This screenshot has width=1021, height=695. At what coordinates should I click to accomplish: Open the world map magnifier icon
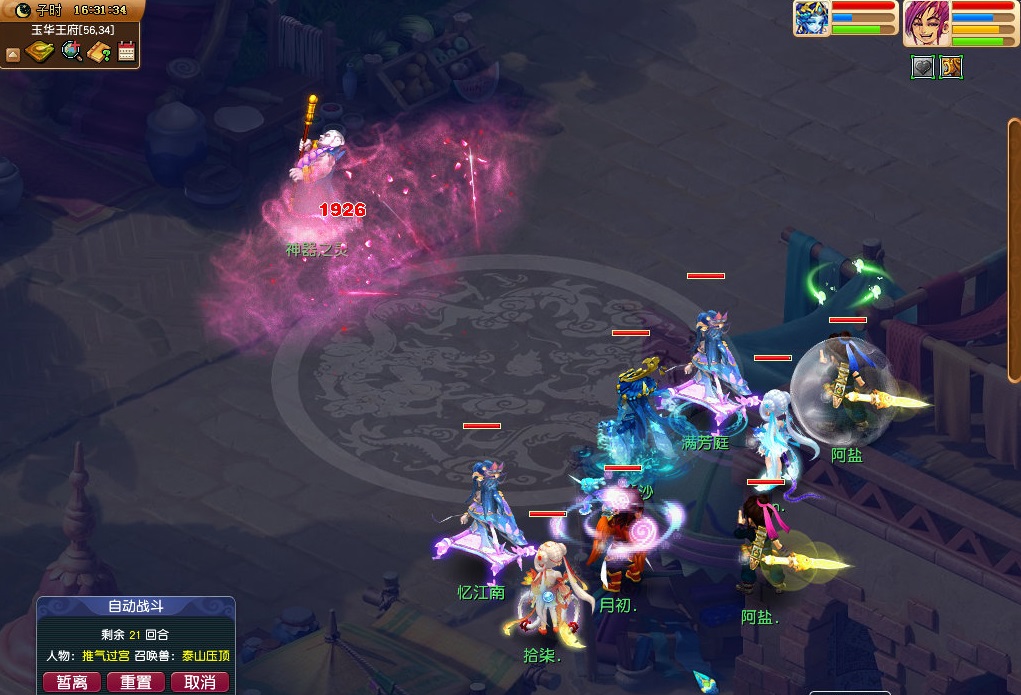coord(71,52)
